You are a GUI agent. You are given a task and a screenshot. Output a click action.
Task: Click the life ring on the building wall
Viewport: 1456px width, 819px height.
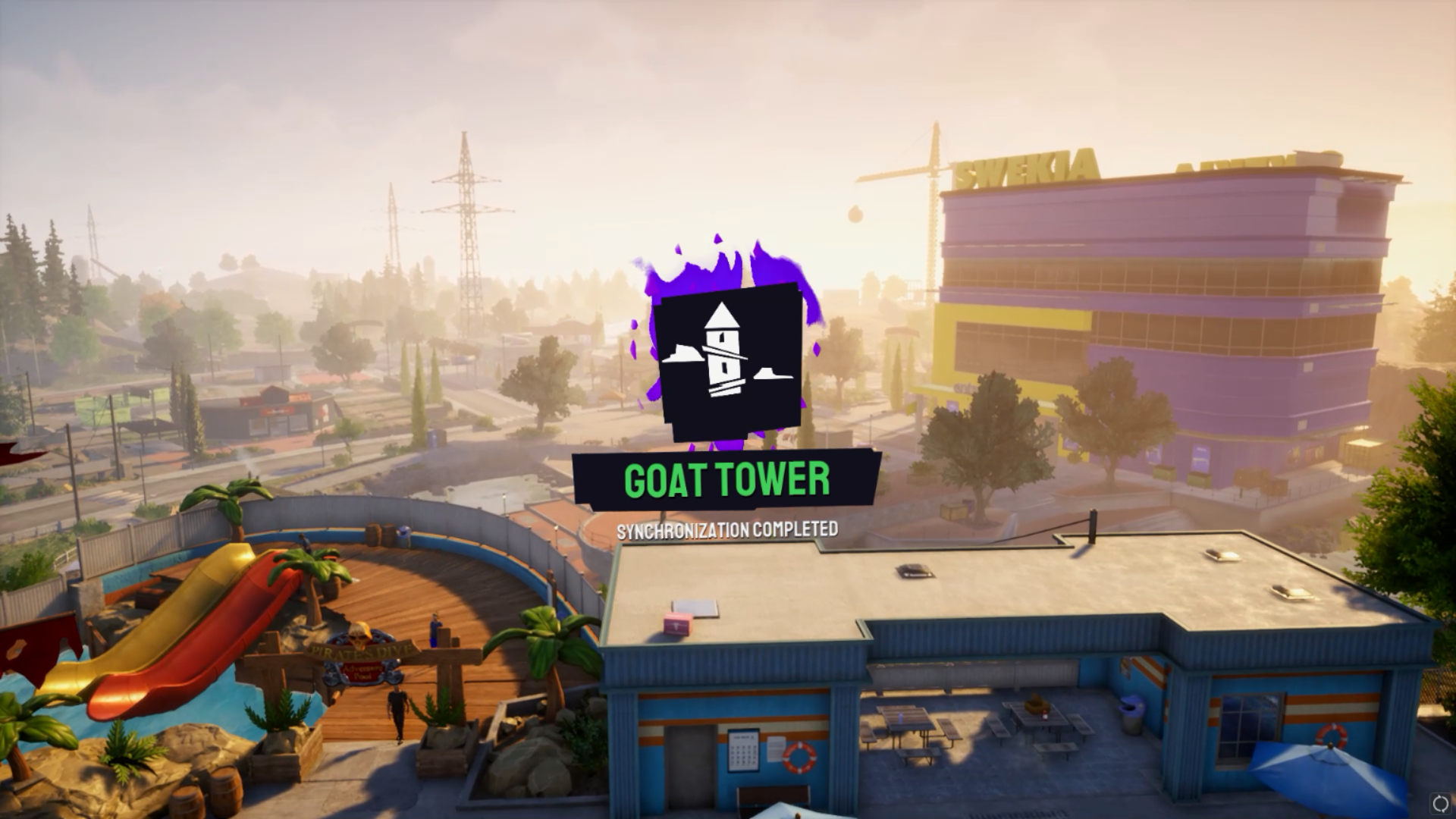[x=799, y=758]
